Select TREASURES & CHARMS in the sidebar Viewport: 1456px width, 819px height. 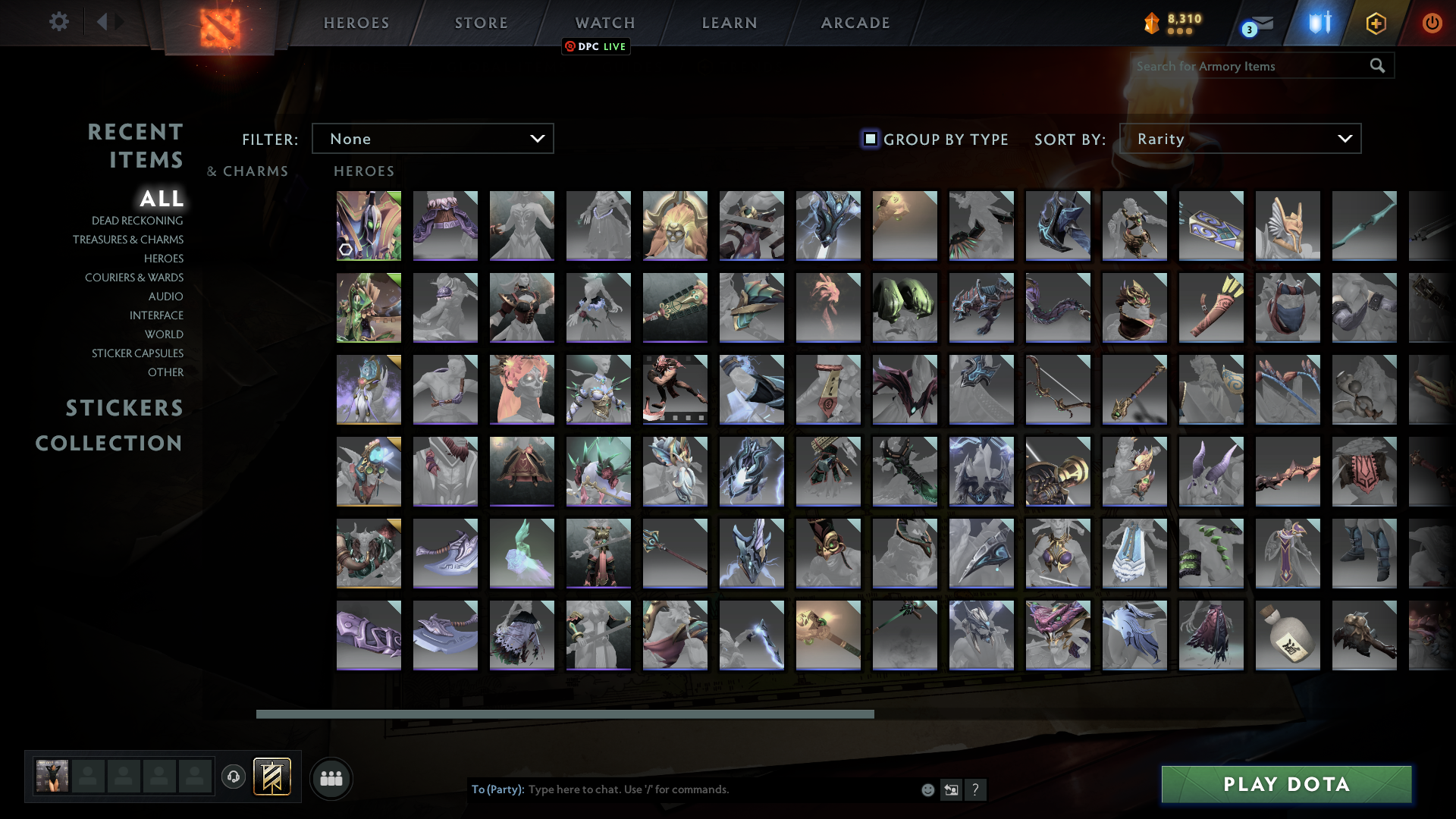(x=129, y=239)
